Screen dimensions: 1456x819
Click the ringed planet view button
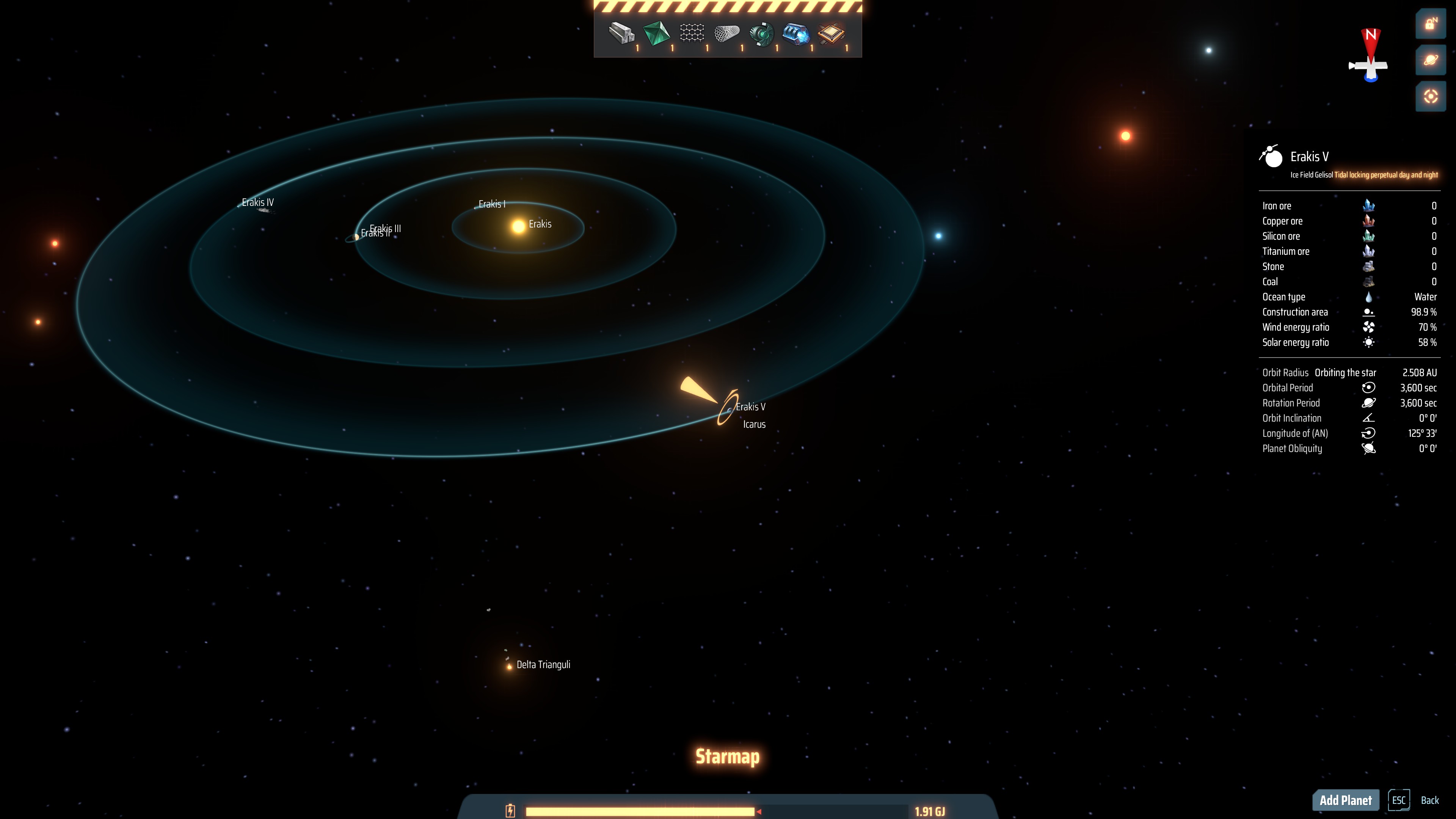point(1431,60)
